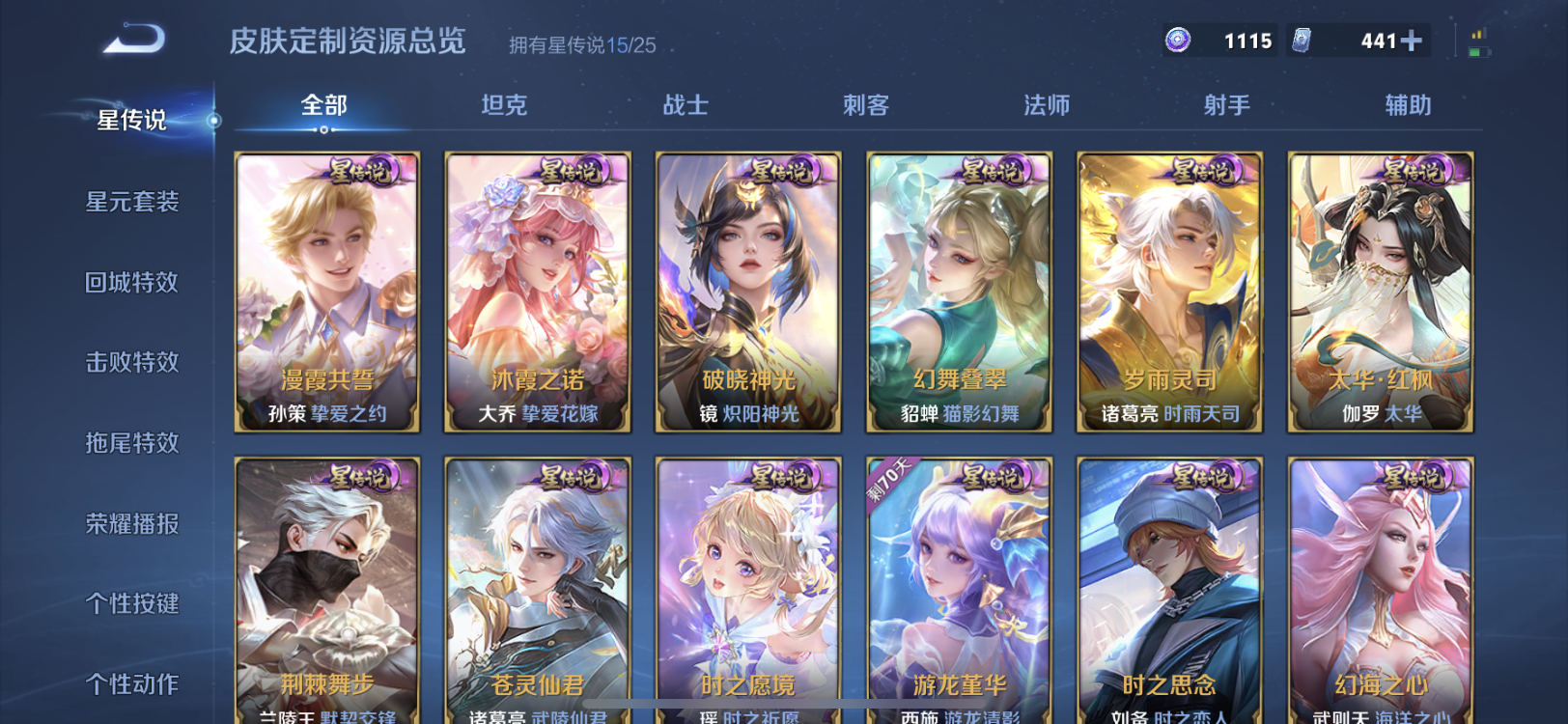
Task: Switch to the 坦克 filter tab
Action: tap(503, 105)
